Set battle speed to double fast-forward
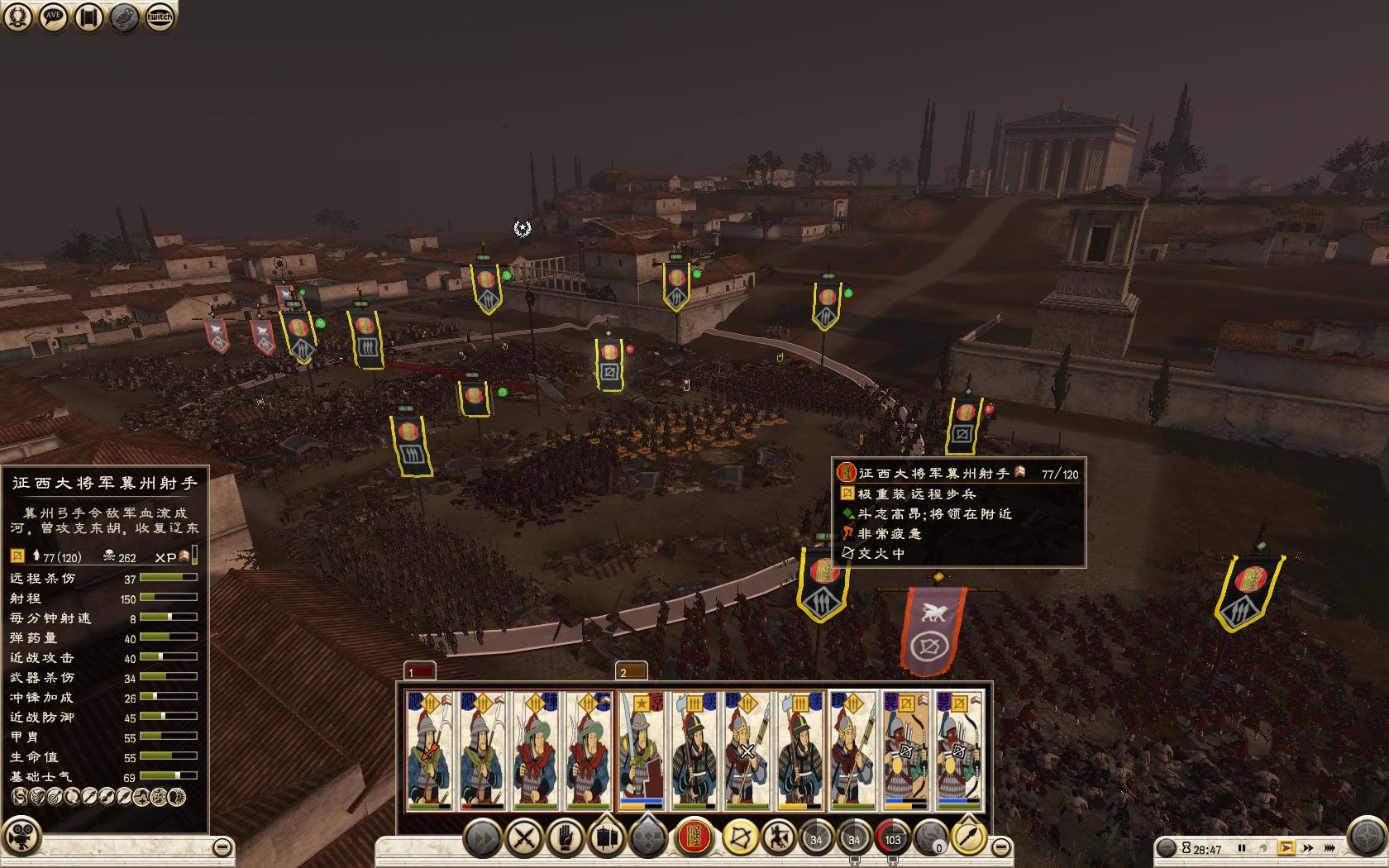 [1308, 848]
